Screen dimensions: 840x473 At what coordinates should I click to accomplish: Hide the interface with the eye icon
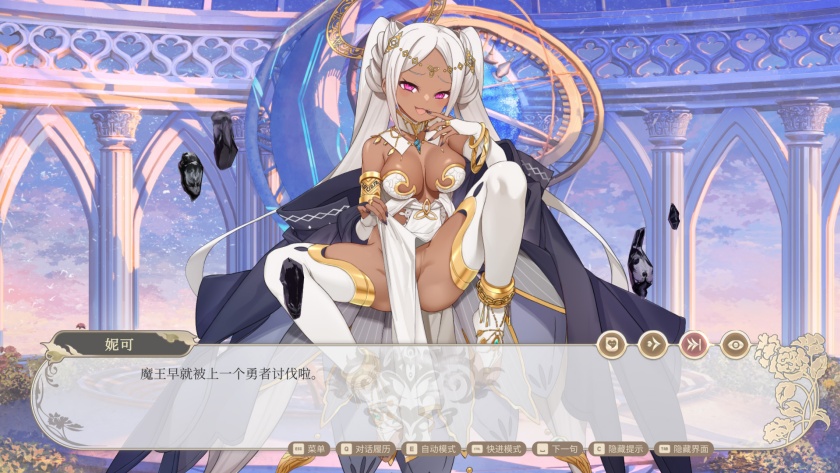735,345
